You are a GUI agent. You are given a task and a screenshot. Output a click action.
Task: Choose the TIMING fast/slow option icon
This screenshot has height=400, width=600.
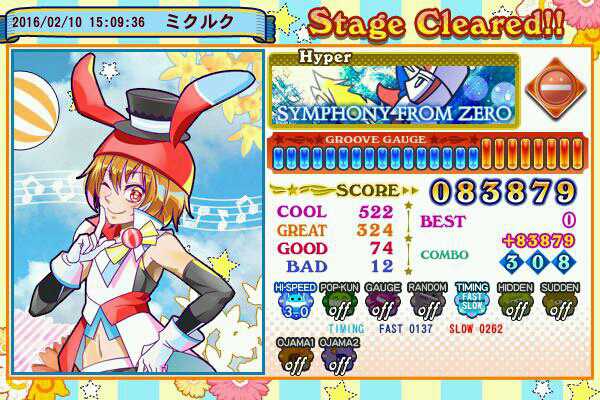473,303
